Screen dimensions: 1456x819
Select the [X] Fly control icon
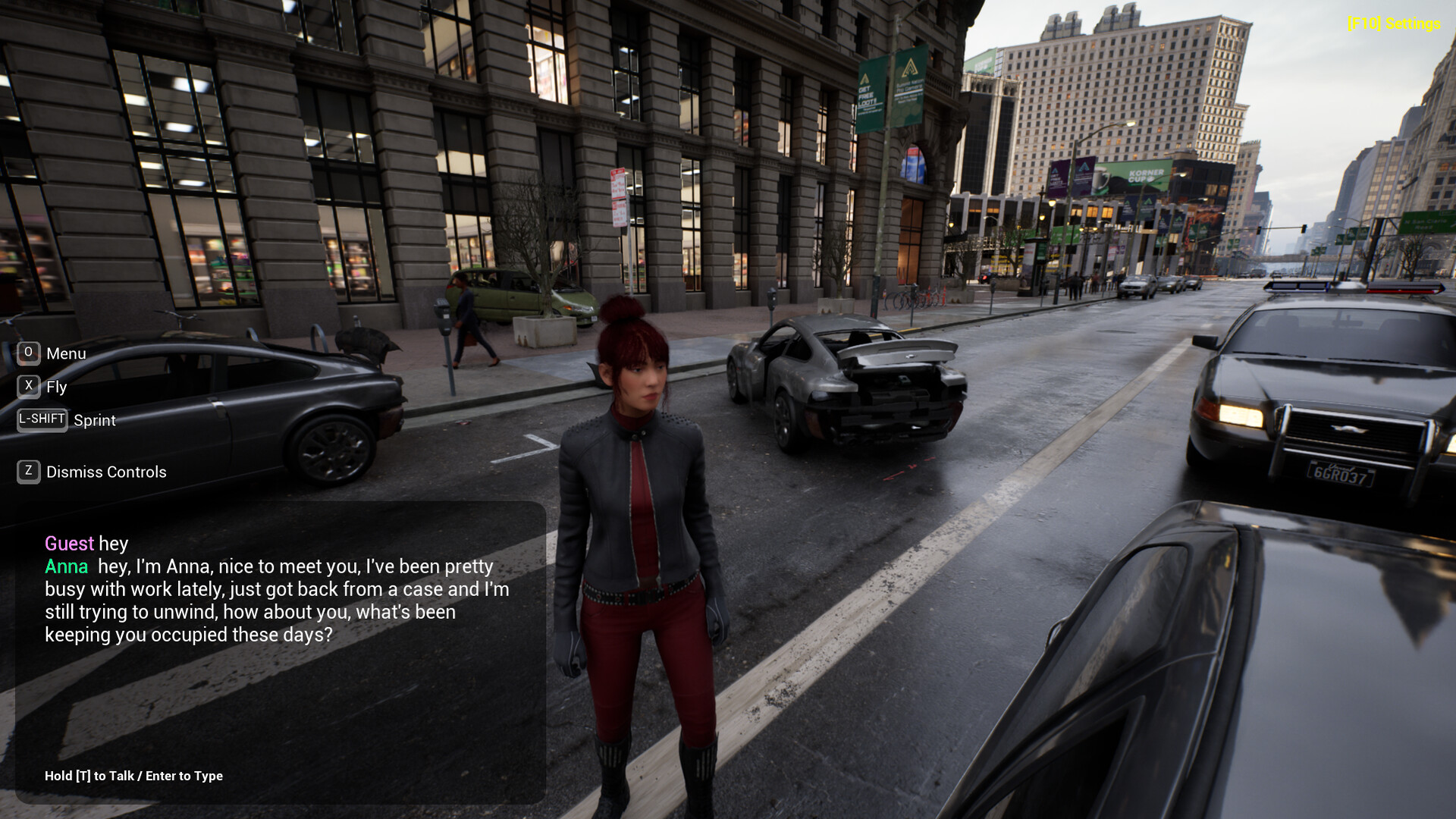28,386
